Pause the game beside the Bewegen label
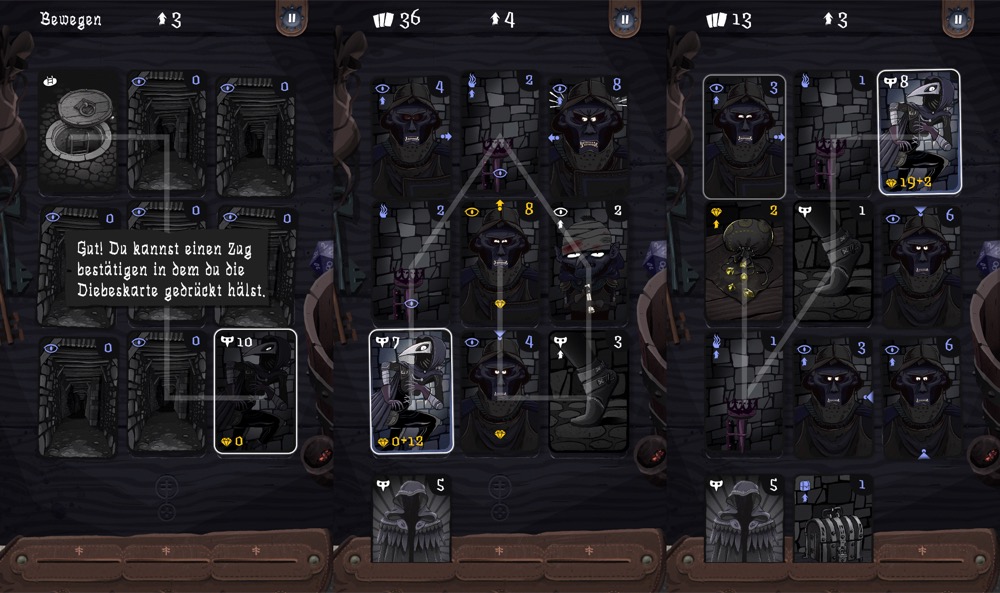The height and width of the screenshot is (593, 1000). (291, 18)
